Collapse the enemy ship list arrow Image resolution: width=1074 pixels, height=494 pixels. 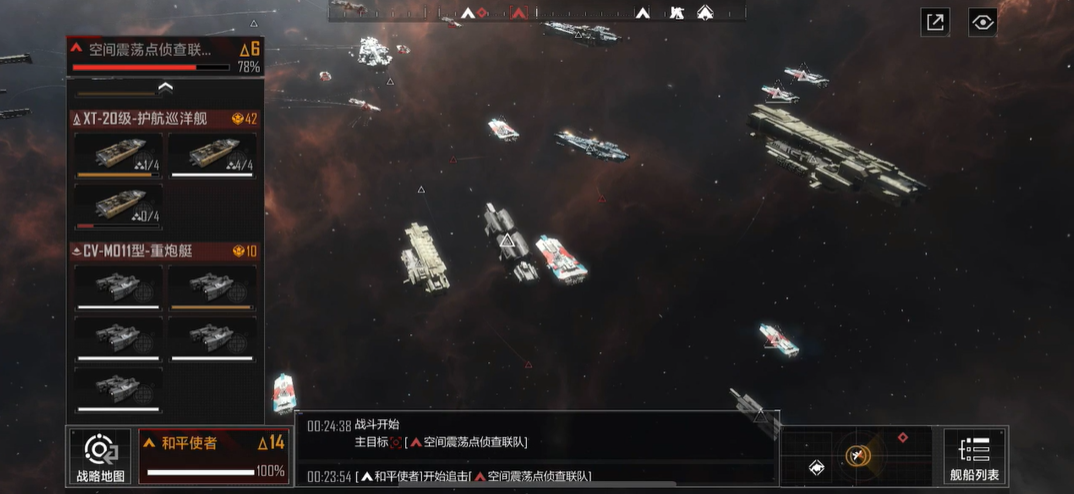point(165,88)
